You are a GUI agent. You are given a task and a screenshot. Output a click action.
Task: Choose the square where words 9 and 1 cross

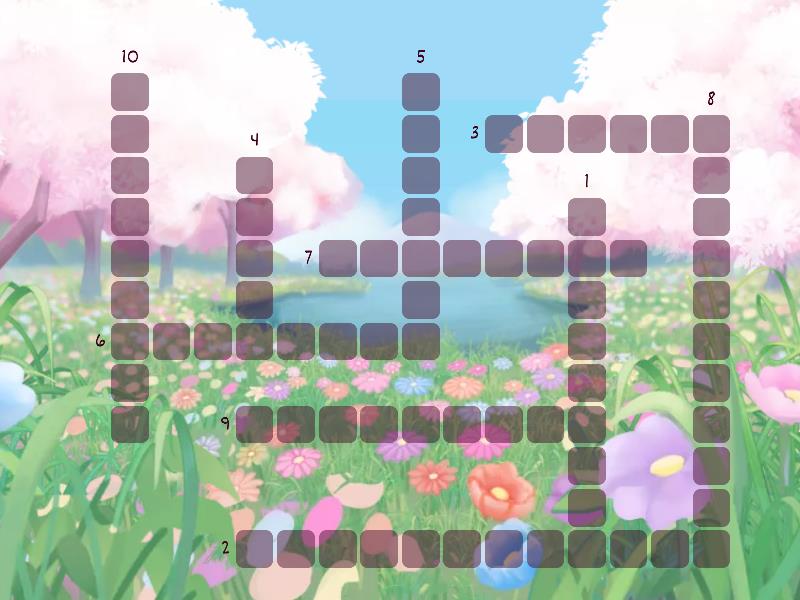point(587,424)
